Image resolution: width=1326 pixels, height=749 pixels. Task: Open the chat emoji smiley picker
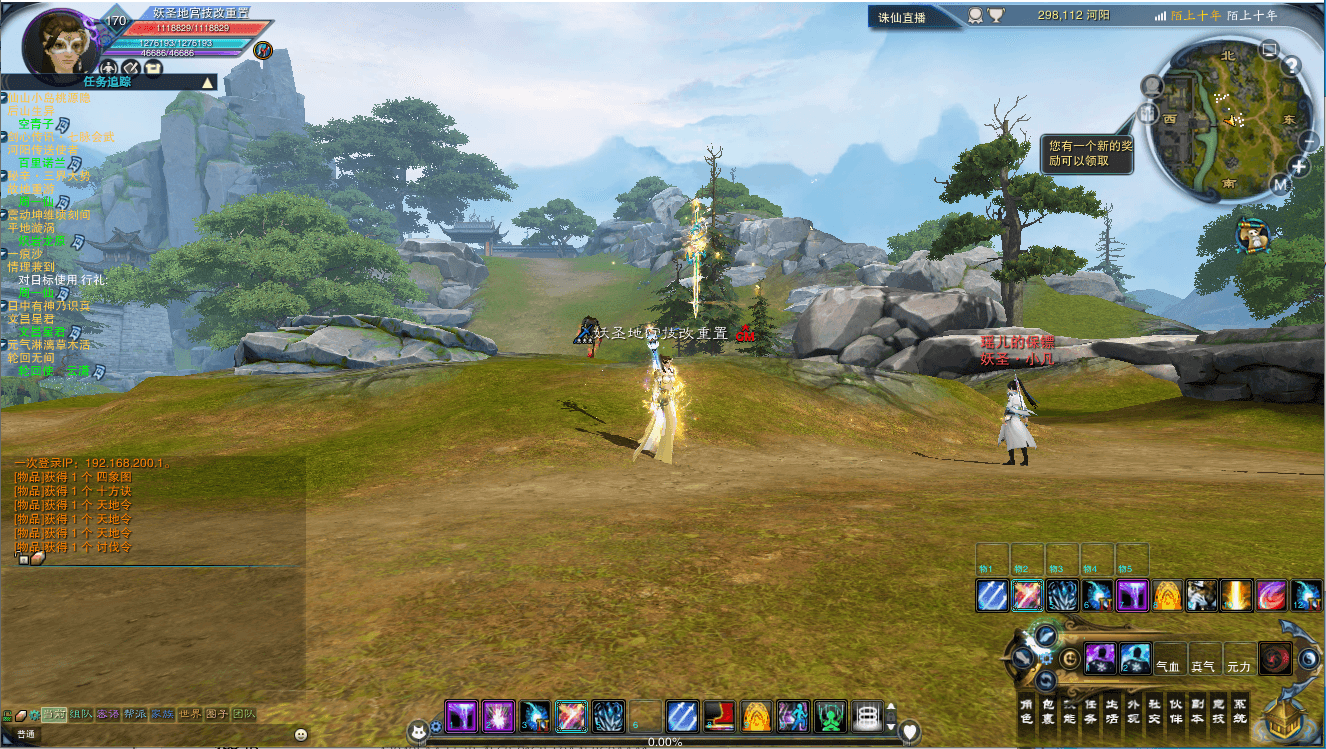(301, 734)
